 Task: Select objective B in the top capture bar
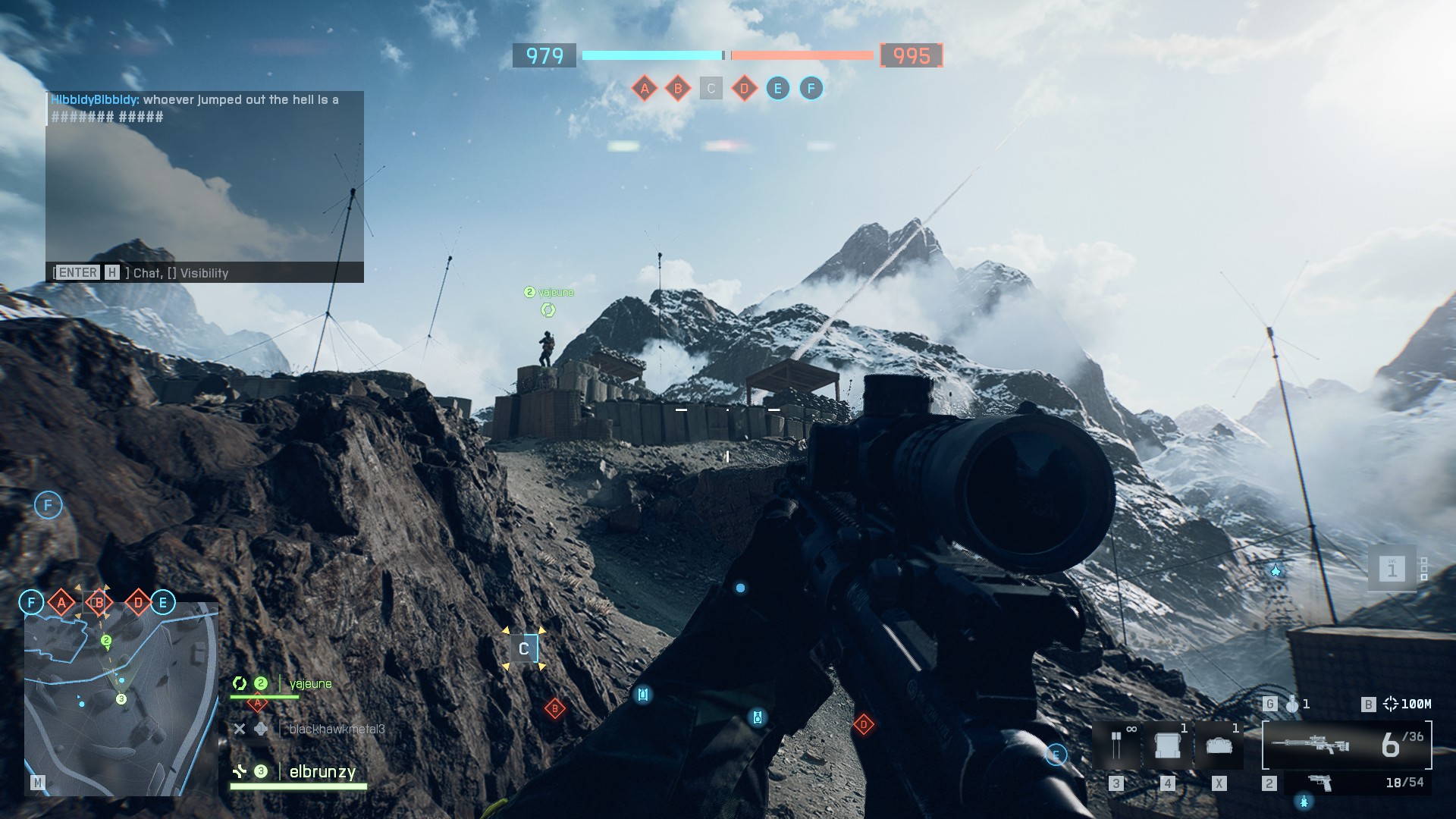[x=678, y=89]
